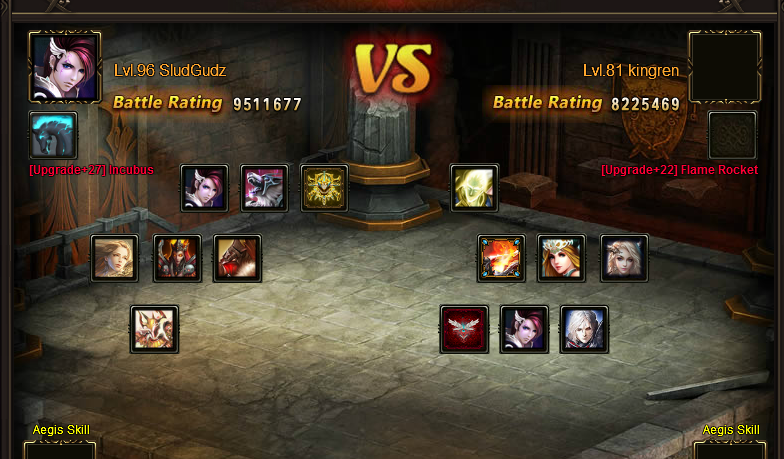The image size is (784, 459).
Task: Select the silver-haired hero unit
Action: tap(584, 329)
